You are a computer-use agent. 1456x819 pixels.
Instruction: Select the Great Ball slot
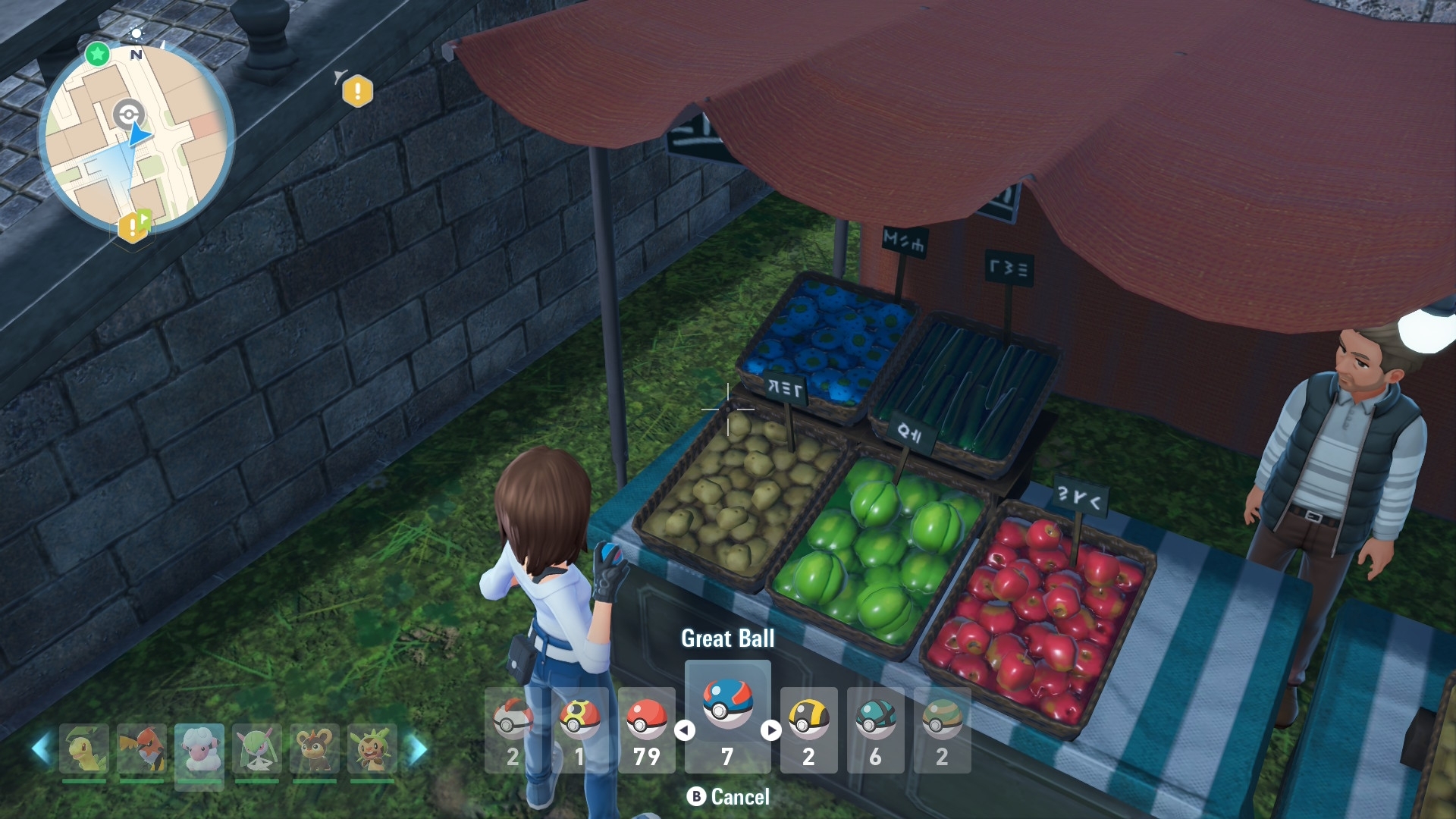tap(727, 716)
